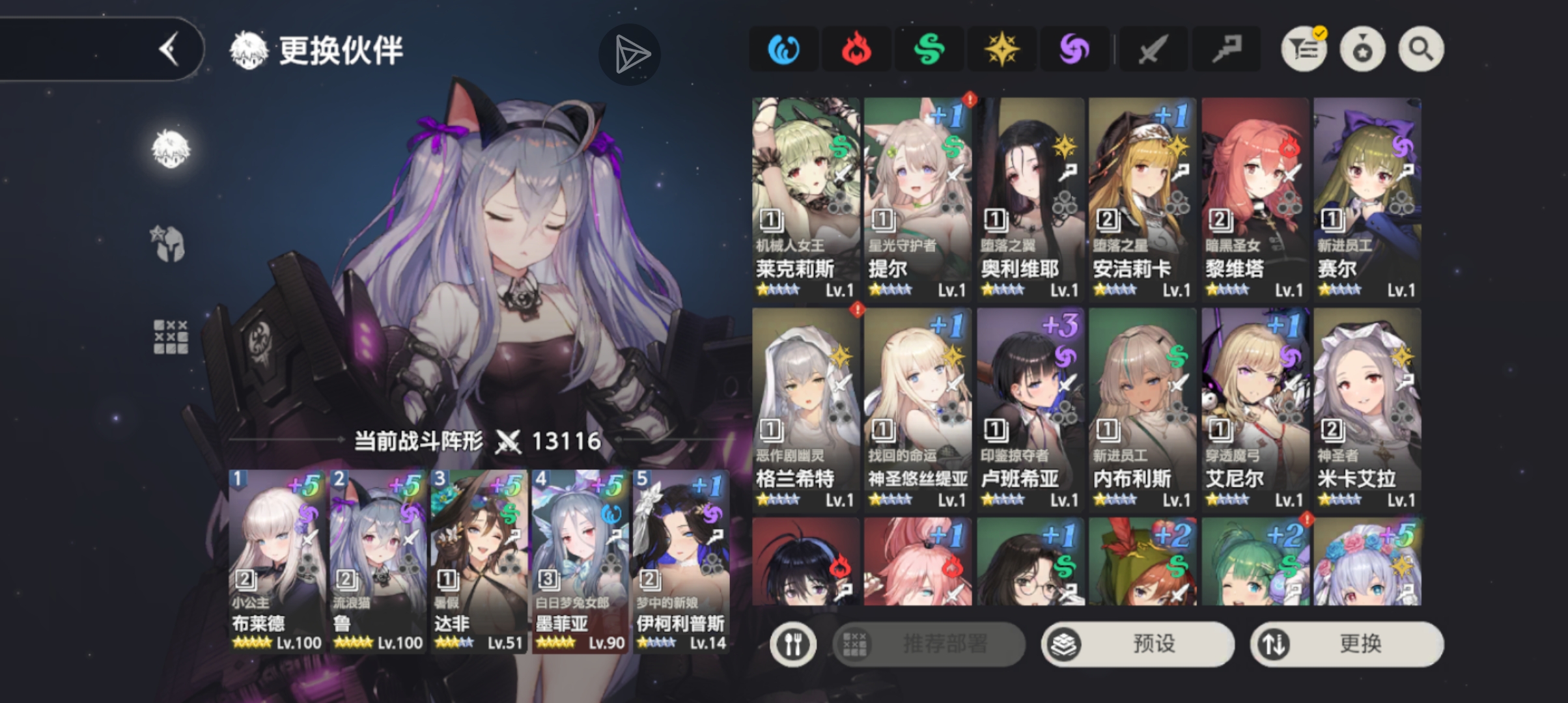The width and height of the screenshot is (1568, 703).
Task: Open the 预设 presets menu
Action: 1138,644
